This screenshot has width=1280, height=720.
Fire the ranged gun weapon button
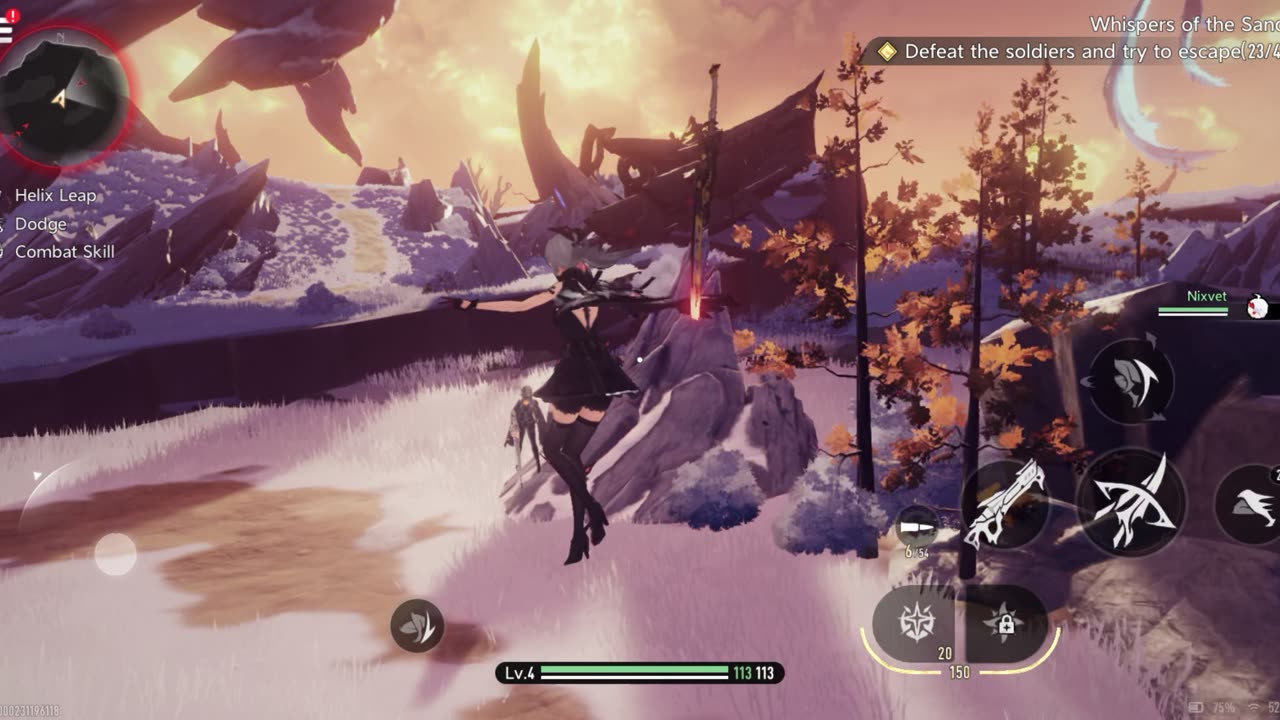pos(1005,505)
